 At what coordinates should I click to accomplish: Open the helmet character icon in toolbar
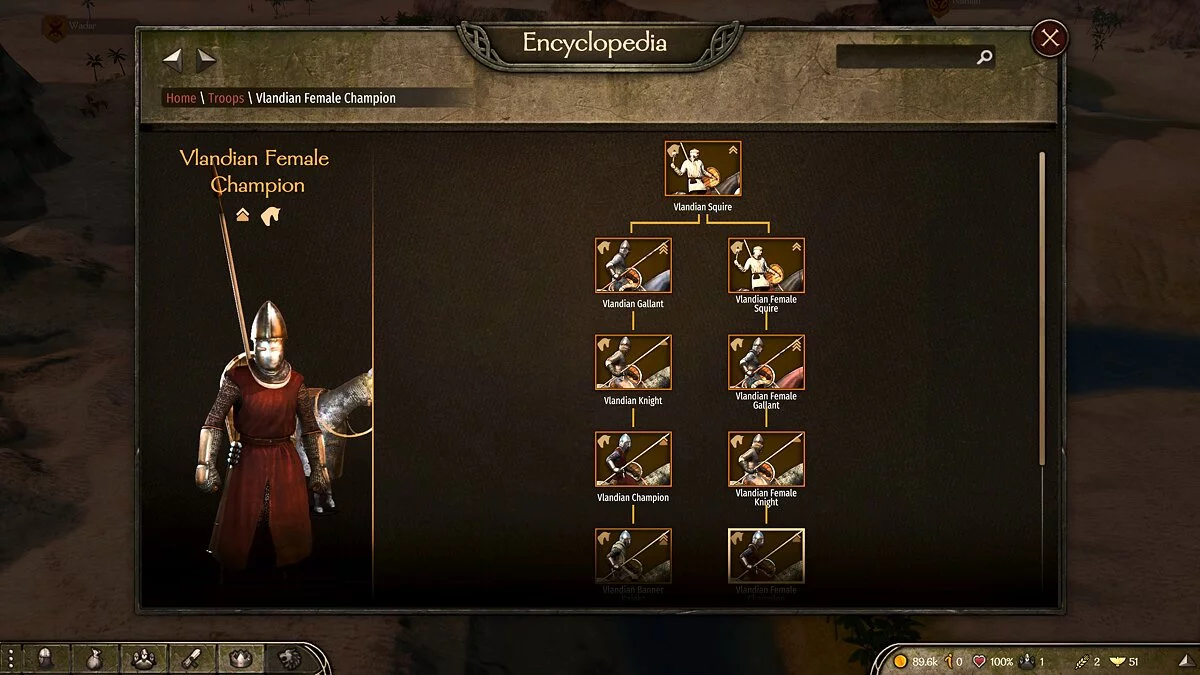pos(46,658)
